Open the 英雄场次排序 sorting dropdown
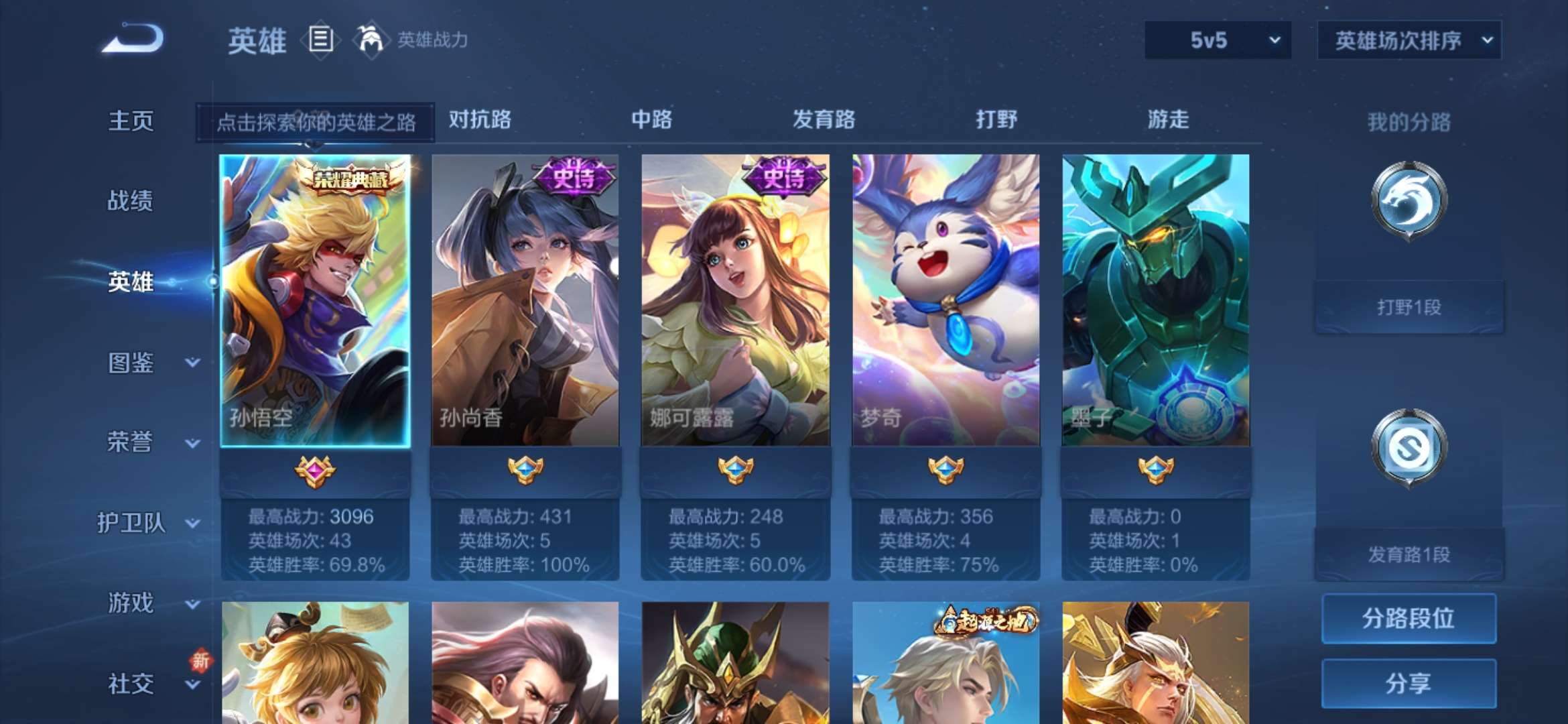Viewport: 1568px width, 724px height. (1409, 40)
